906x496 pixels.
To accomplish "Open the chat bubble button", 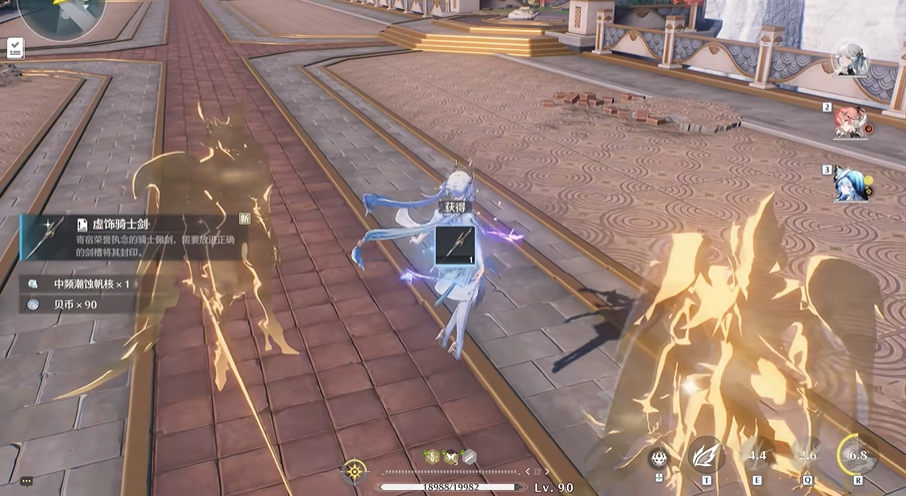I will [26, 481].
